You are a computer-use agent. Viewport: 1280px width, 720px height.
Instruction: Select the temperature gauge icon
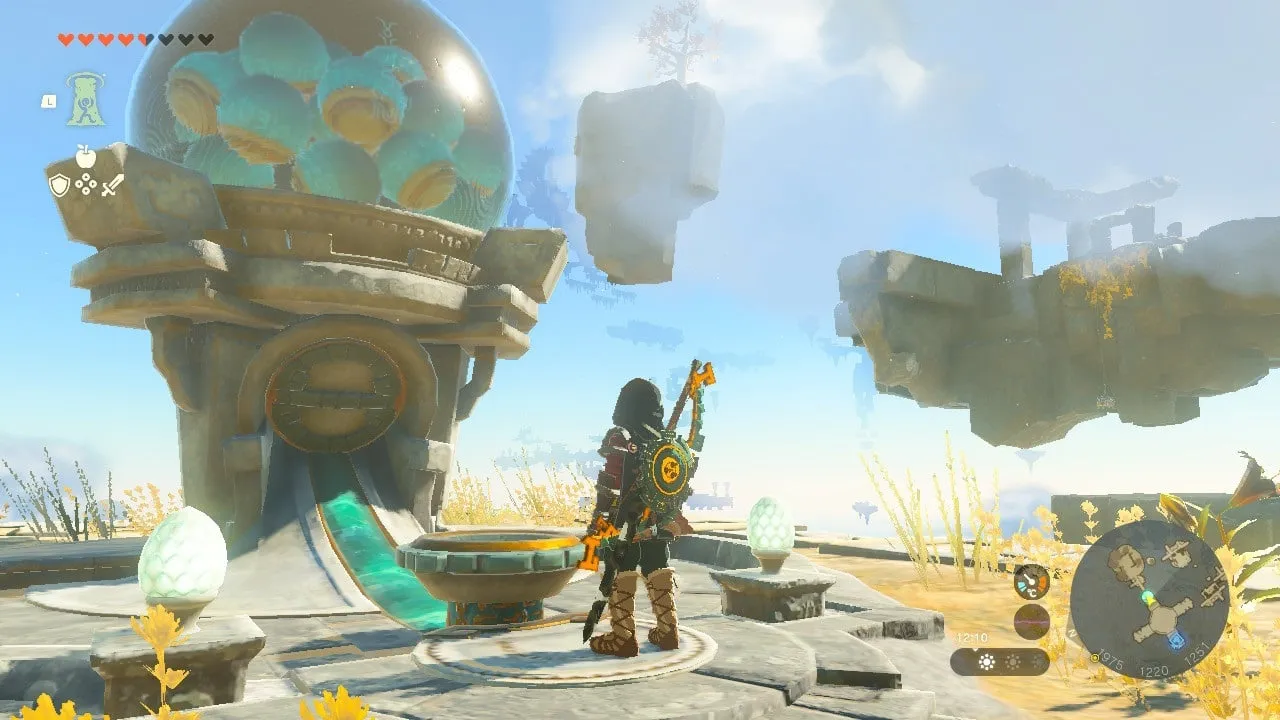click(x=1031, y=582)
